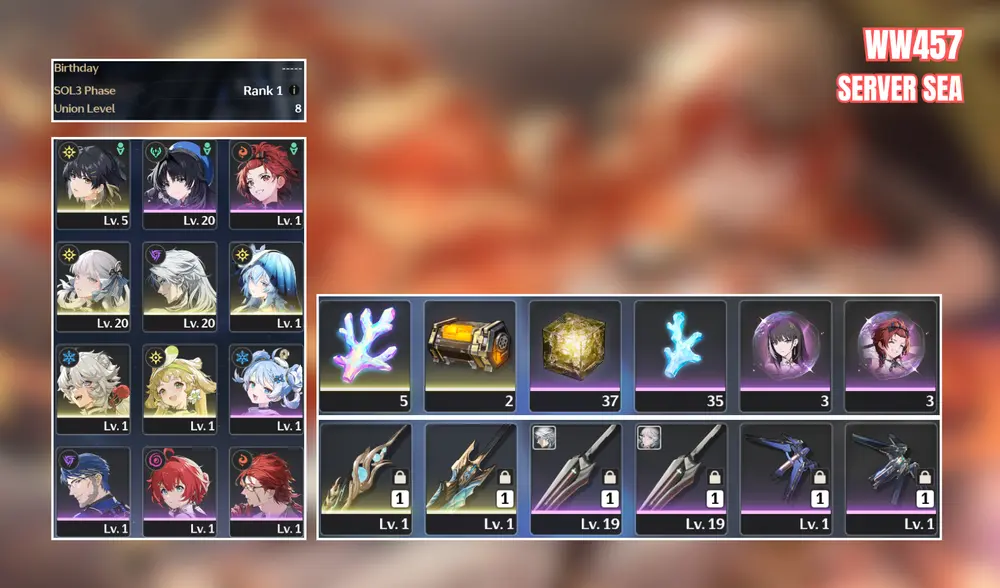This screenshot has width=1000, height=588.
Task: Choose the blue-haired man with glasses
Action: (93, 490)
